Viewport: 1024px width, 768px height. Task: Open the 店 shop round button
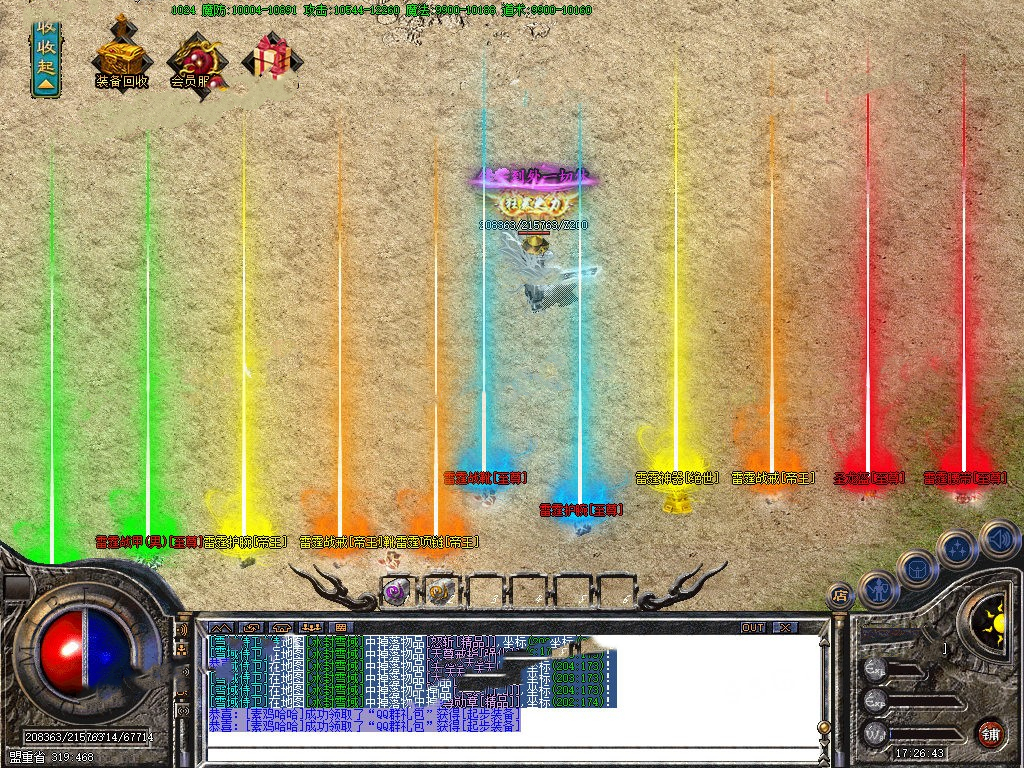841,596
